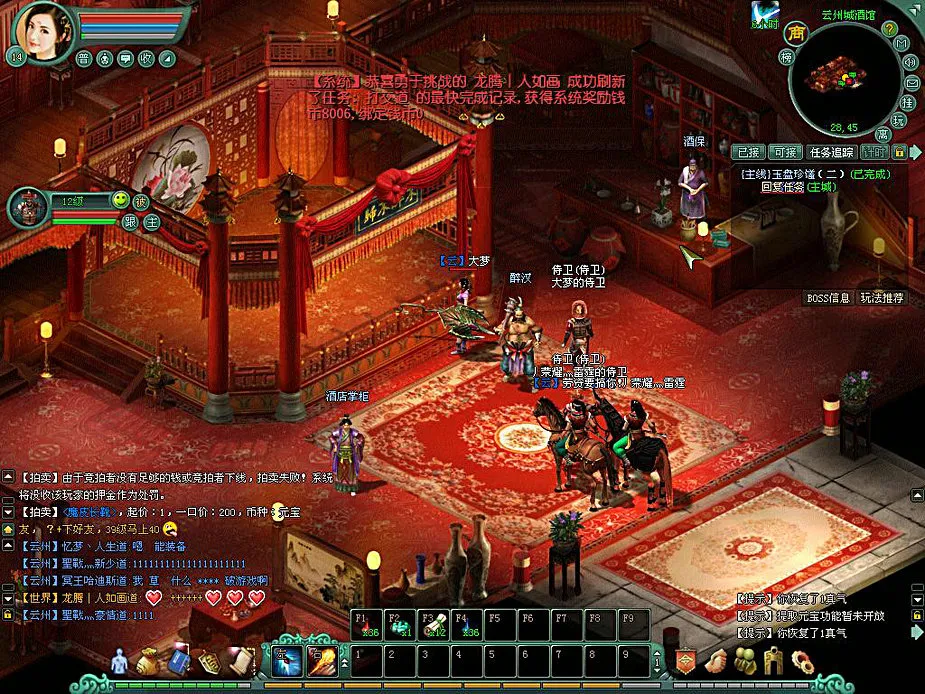Open the 任务追踪 quest tracking tab
Screen dimensions: 925x694
[831, 152]
